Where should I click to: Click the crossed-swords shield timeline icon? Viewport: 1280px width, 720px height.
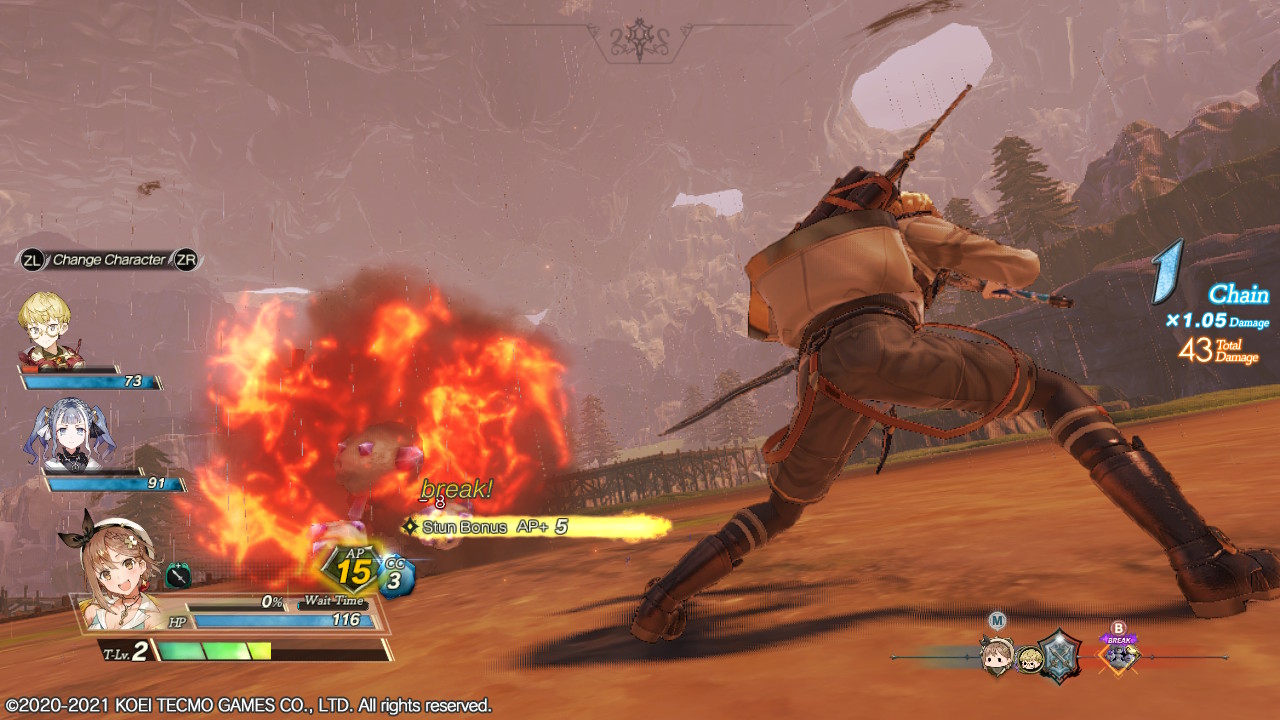(x=1058, y=656)
